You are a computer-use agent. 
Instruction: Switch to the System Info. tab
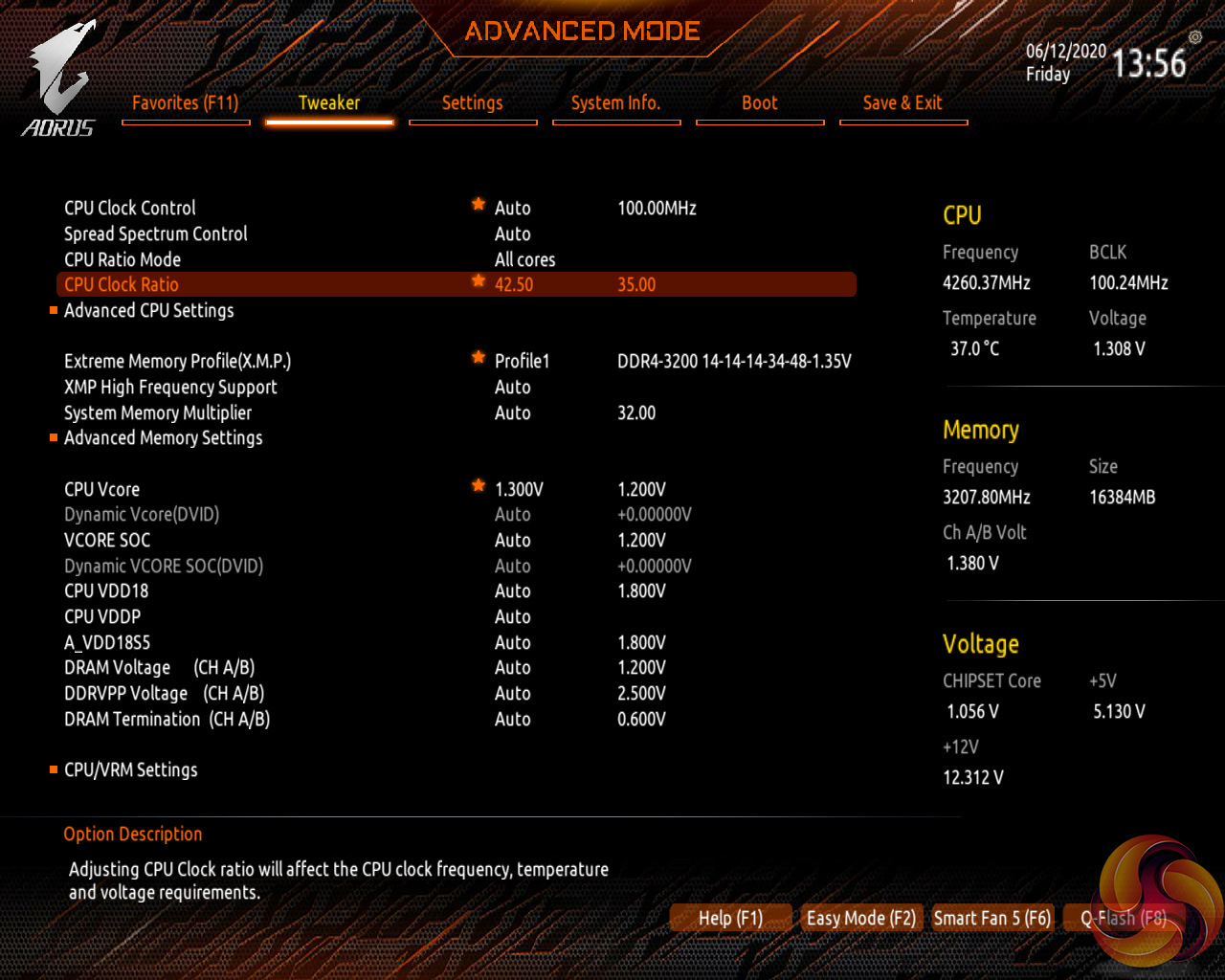coord(616,103)
